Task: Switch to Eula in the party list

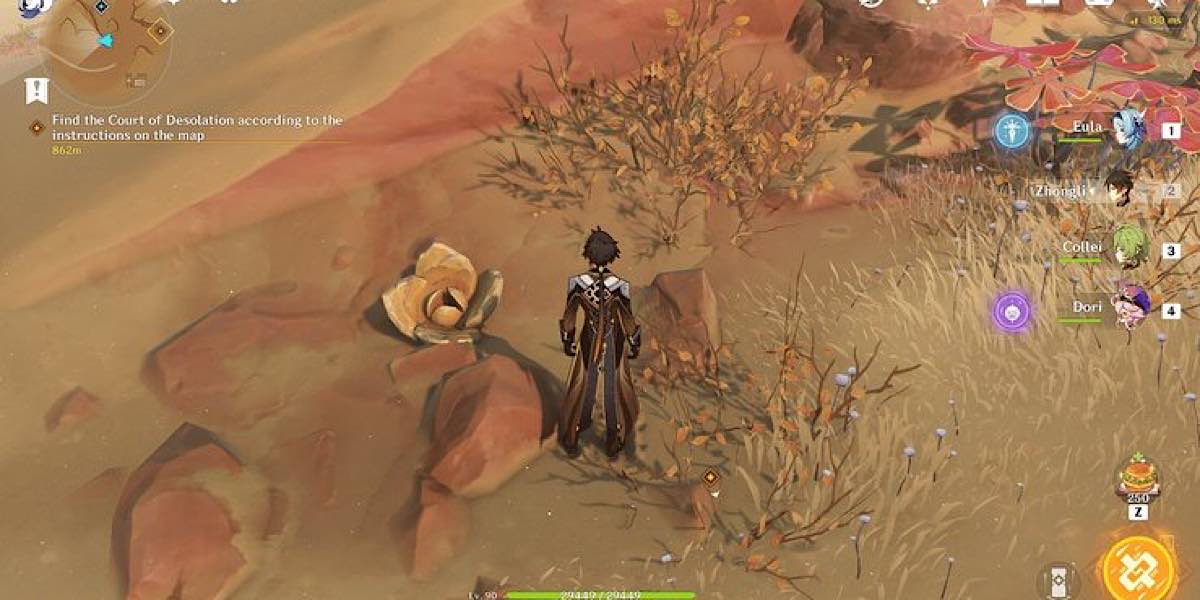Action: [1127, 130]
